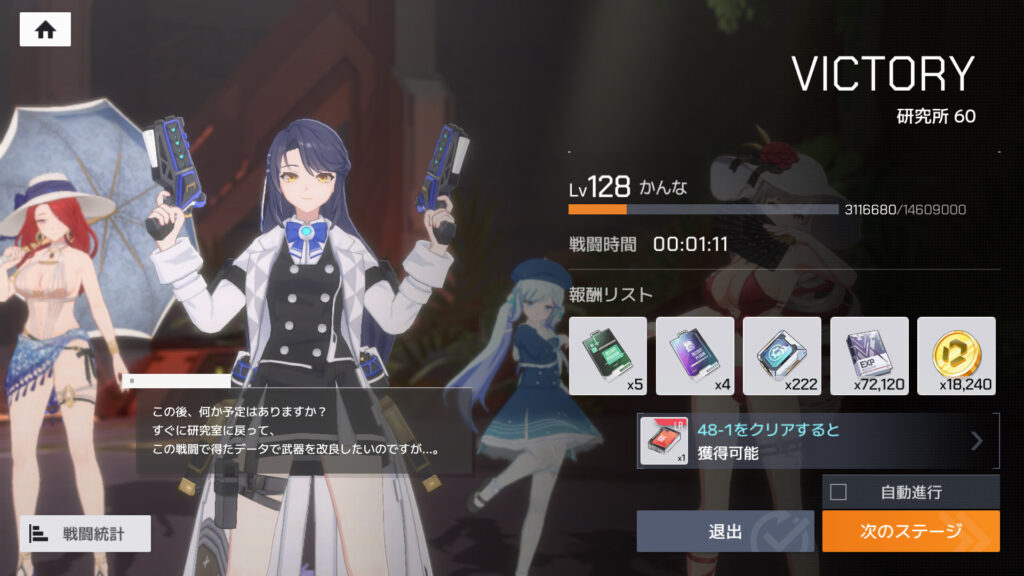Image resolution: width=1024 pixels, height=576 pixels.
Task: Open the 48-1 clear reward banner
Action: (818, 441)
